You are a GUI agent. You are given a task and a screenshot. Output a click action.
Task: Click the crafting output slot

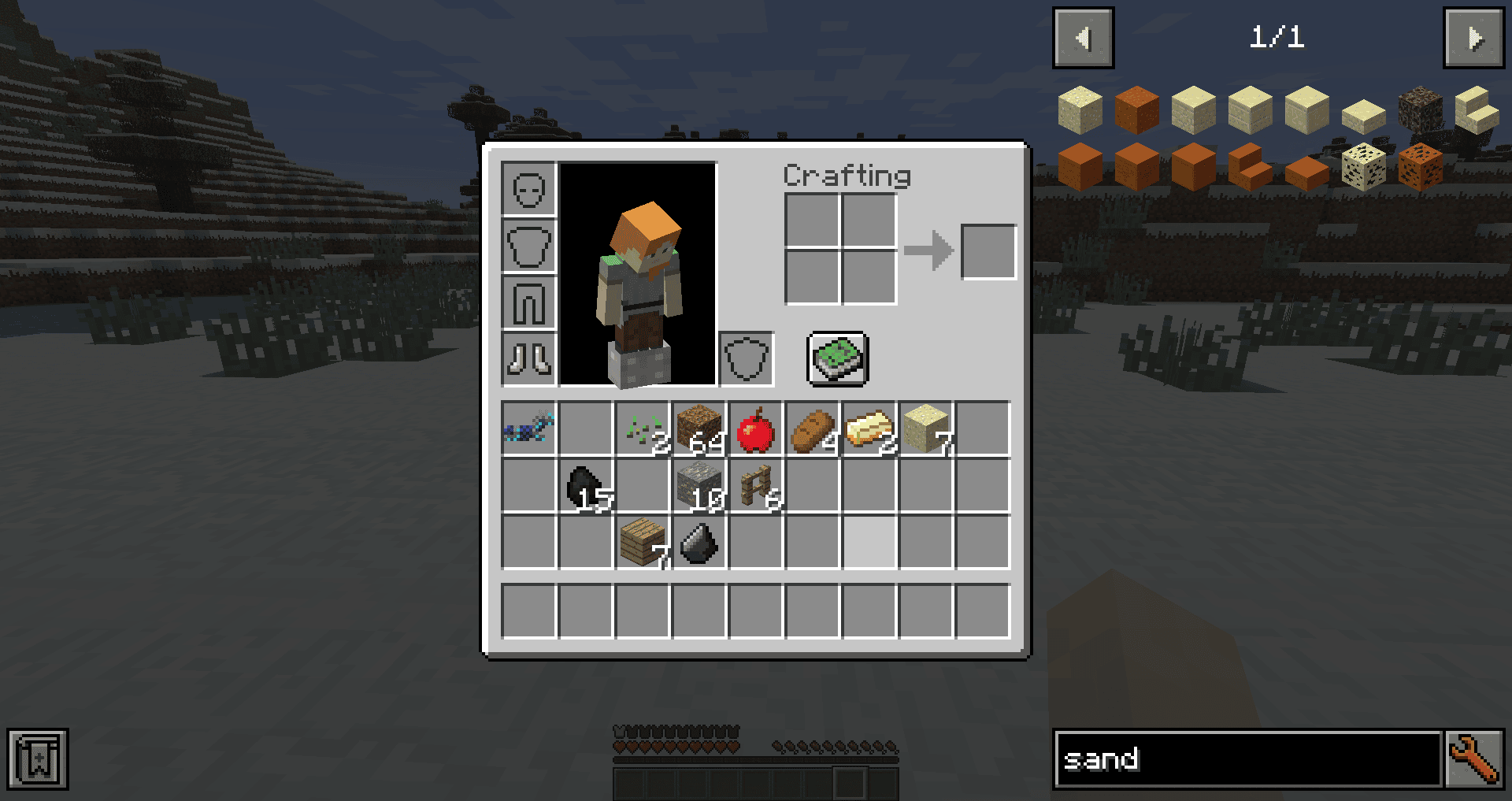click(988, 252)
